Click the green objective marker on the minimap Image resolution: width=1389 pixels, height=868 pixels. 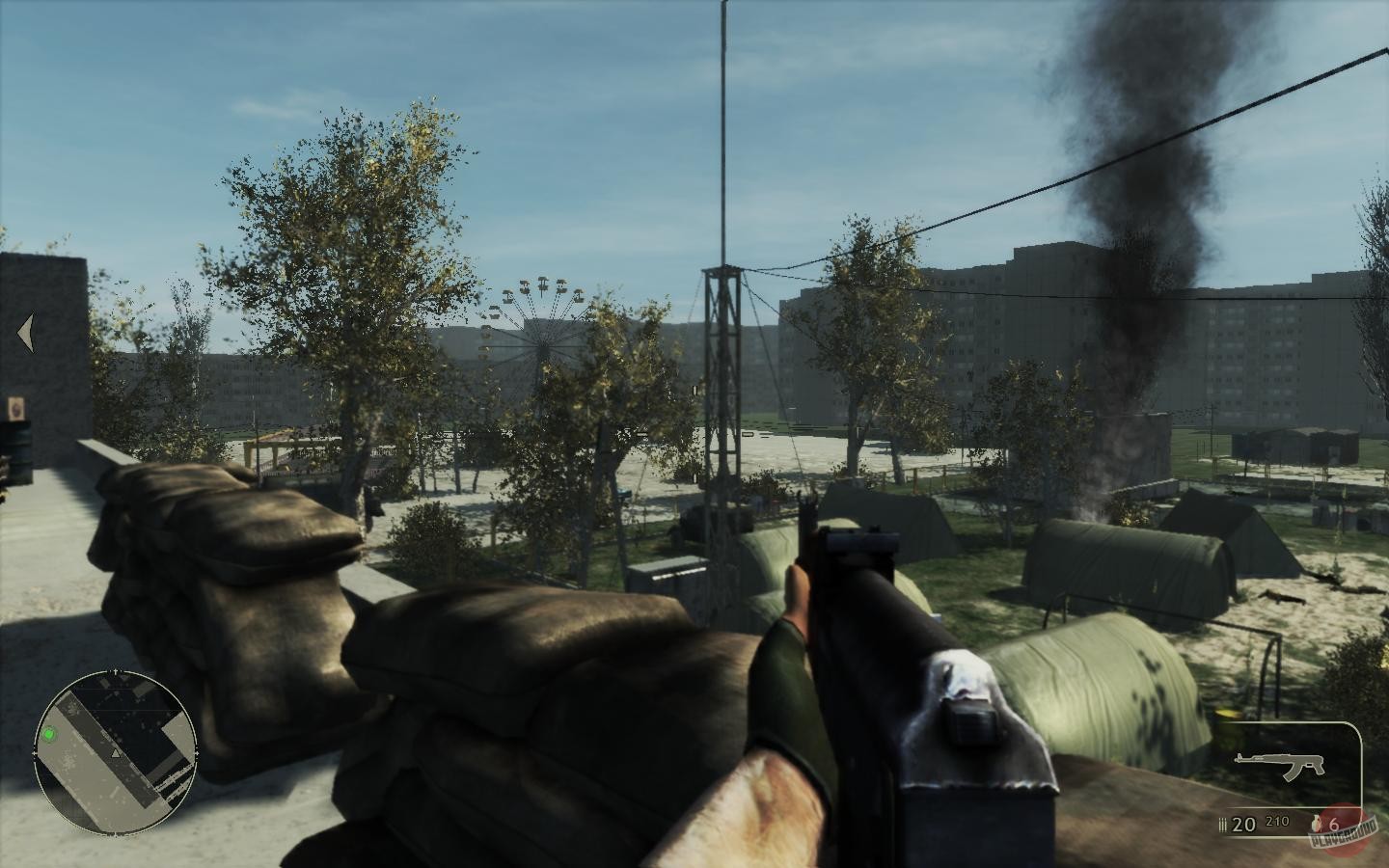(49, 734)
